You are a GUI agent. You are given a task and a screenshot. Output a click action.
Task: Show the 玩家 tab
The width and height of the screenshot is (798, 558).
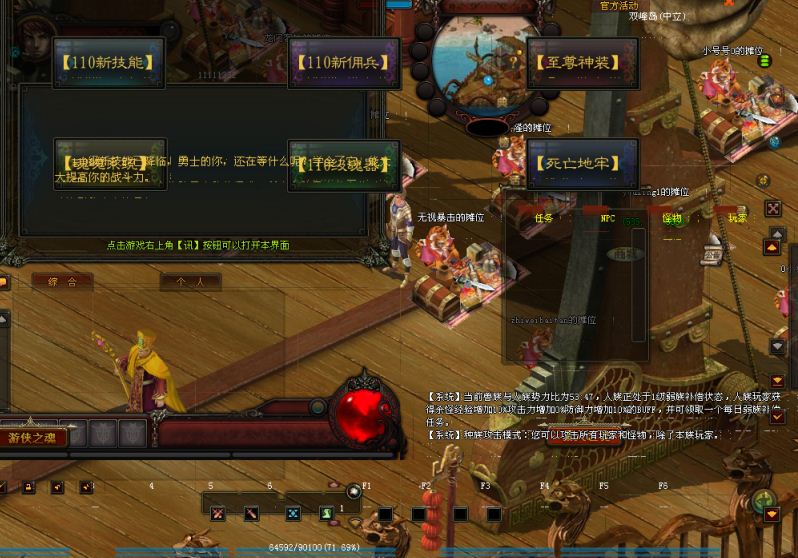point(737,217)
